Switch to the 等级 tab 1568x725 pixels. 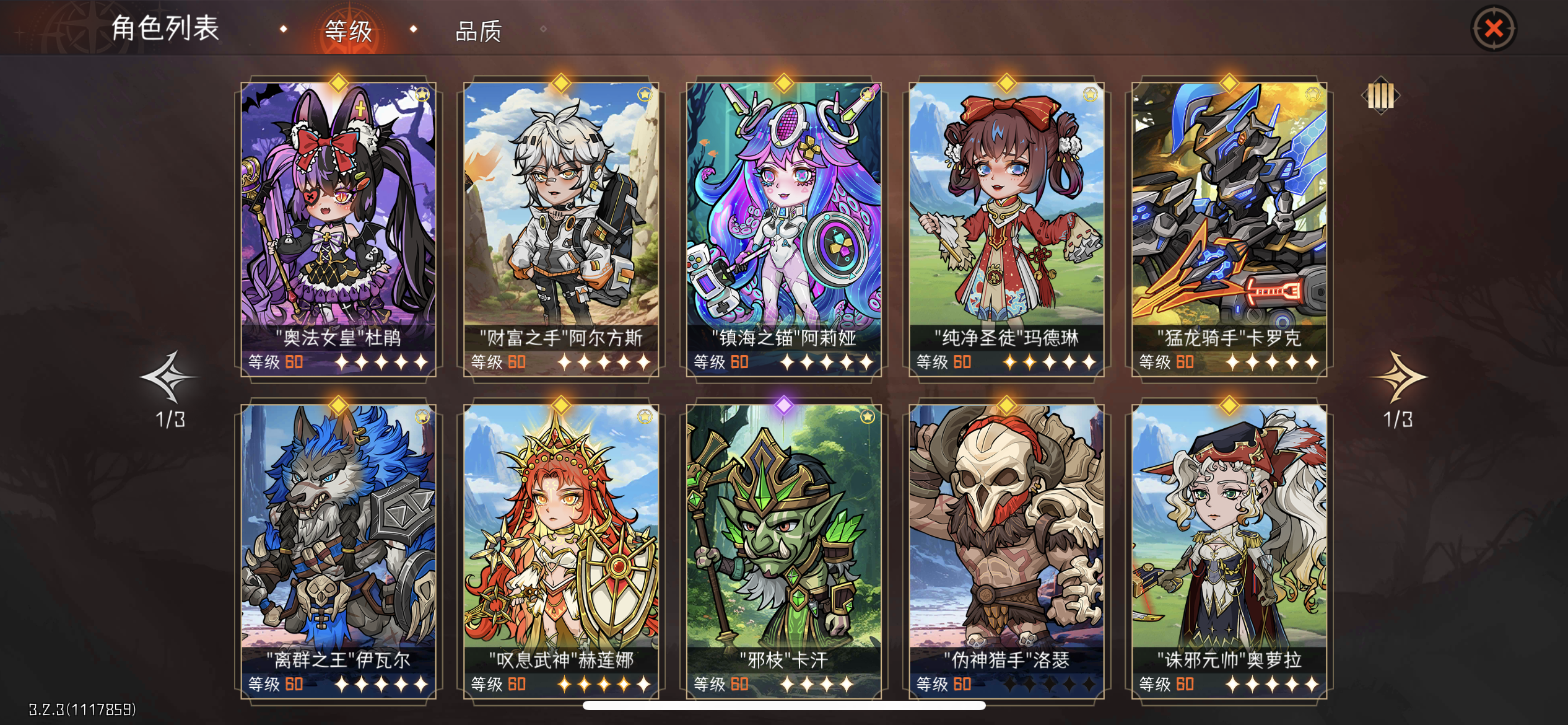(349, 32)
